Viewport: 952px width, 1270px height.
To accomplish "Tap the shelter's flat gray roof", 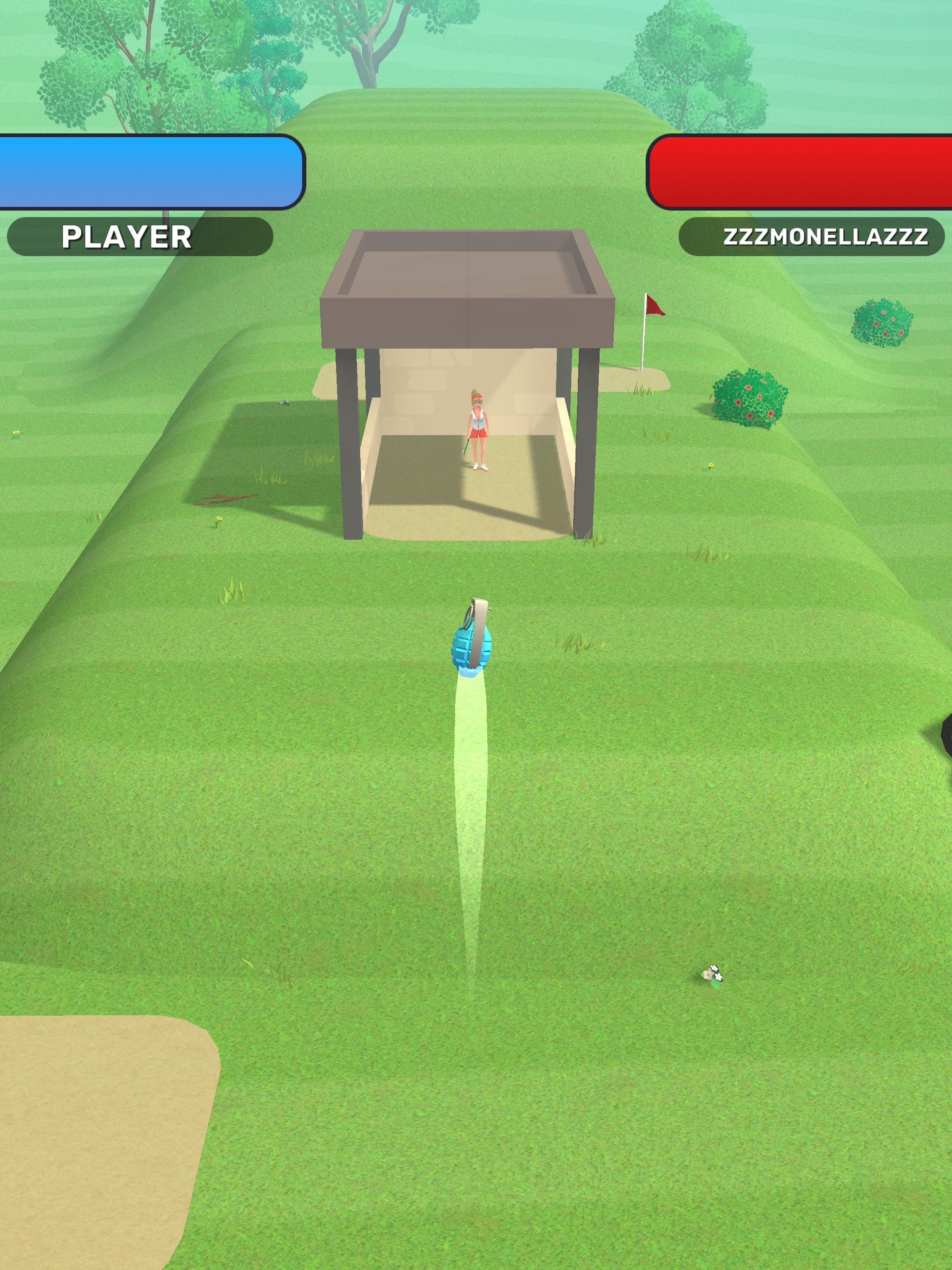I will (x=468, y=270).
